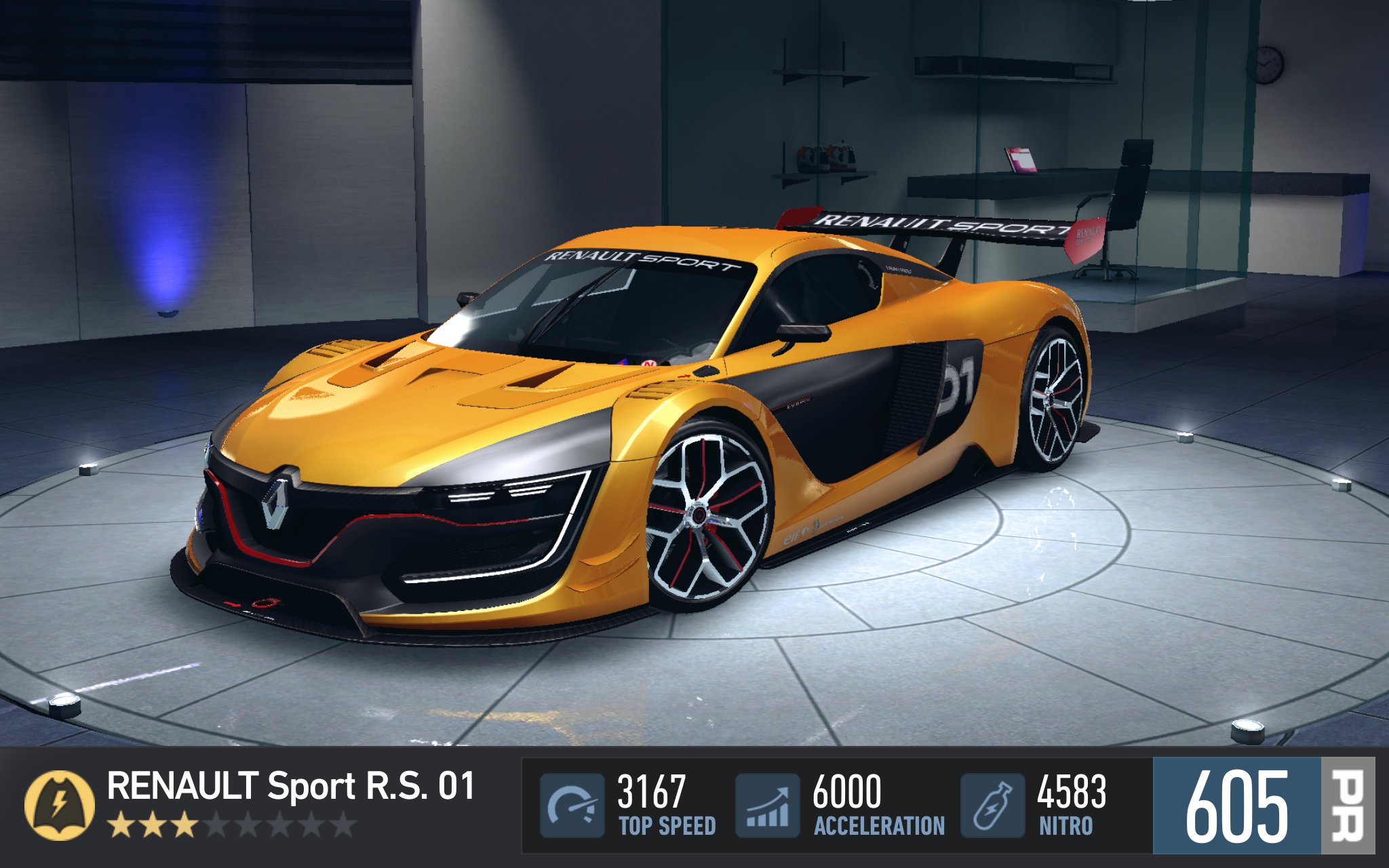This screenshot has width=1389, height=868.
Task: Choose the Nitro bottle icon
Action: [992, 806]
